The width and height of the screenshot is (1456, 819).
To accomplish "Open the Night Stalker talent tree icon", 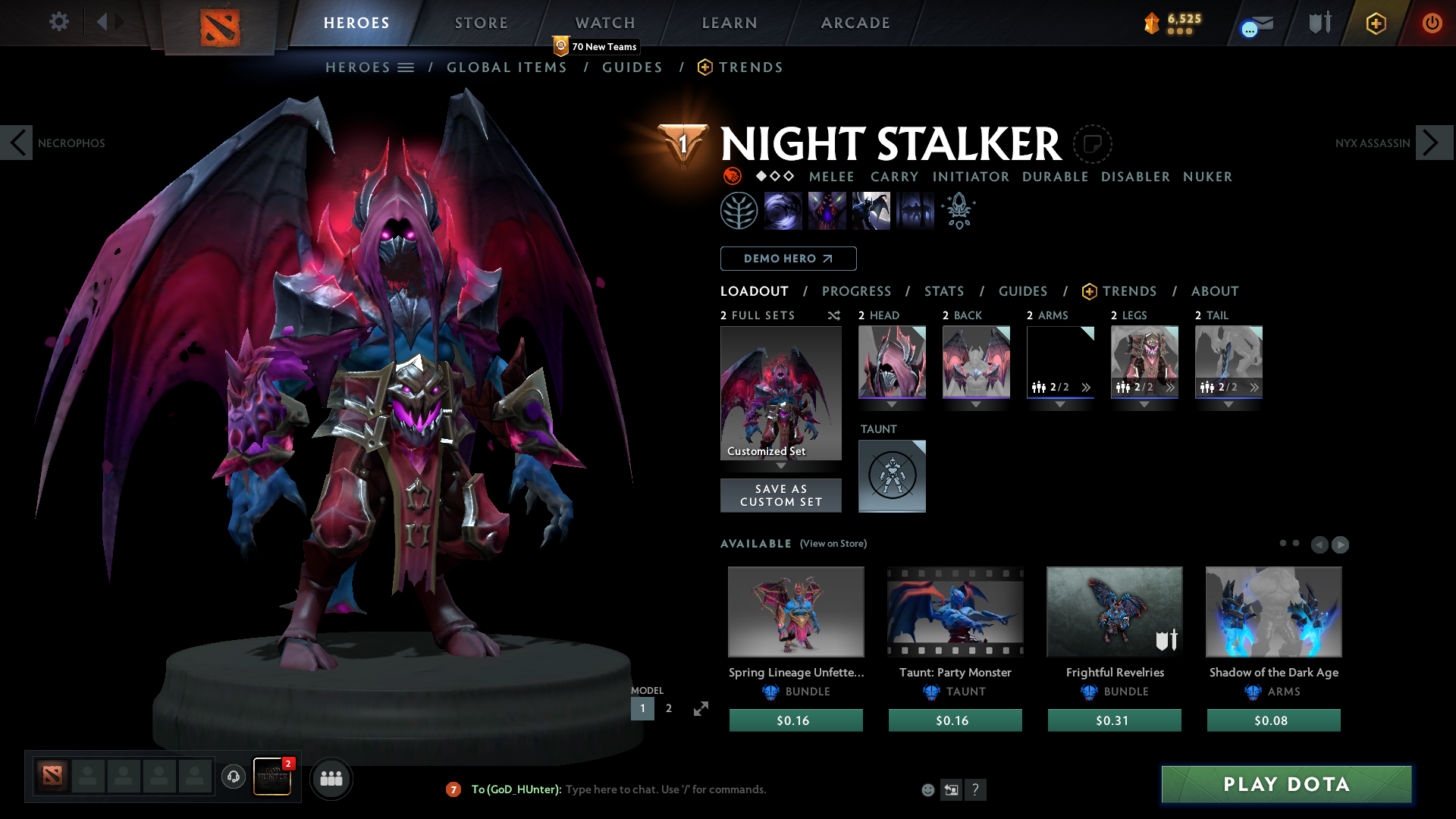I will point(739,210).
